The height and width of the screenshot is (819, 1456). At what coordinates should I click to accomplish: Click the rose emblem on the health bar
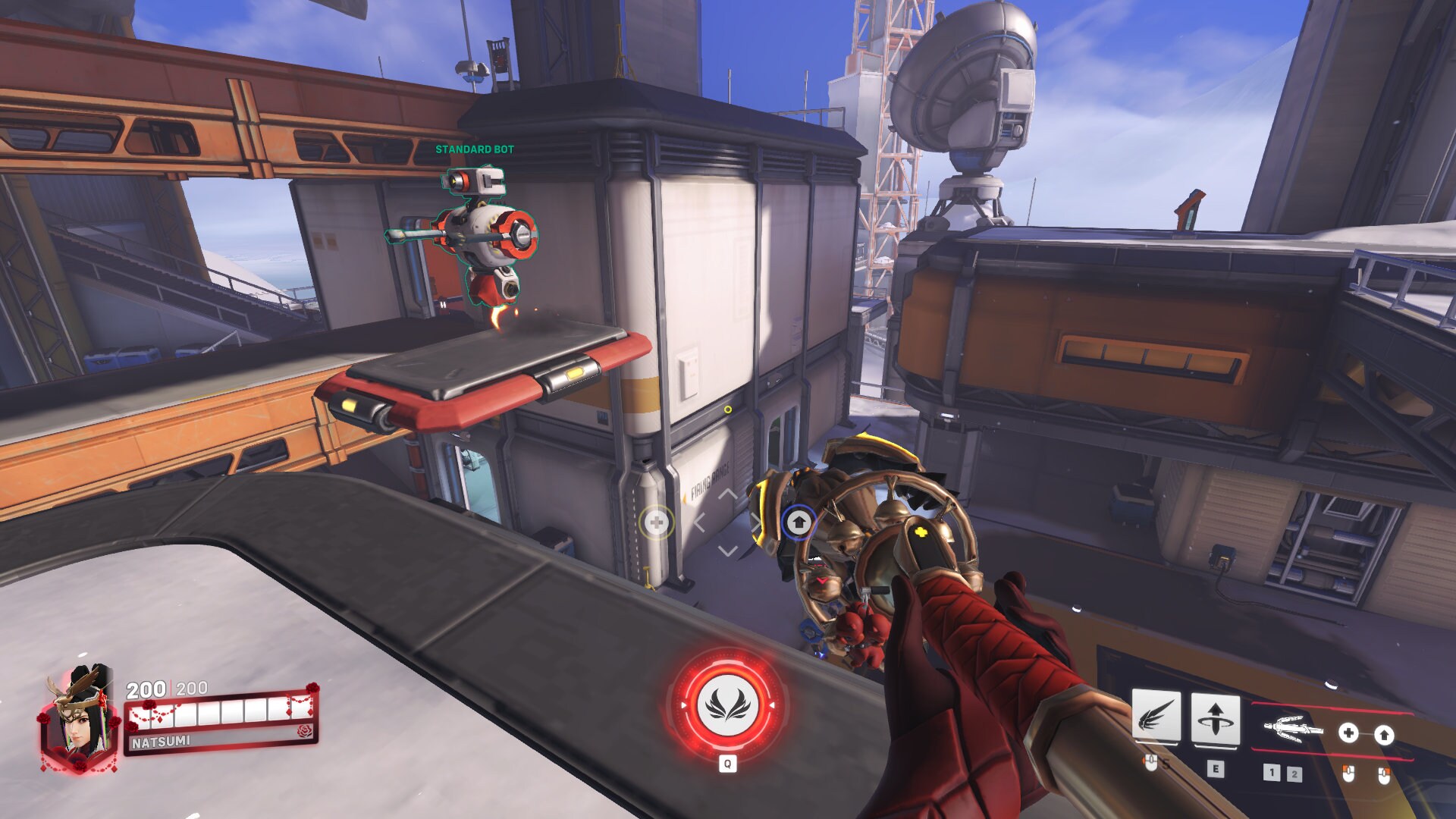point(303,731)
